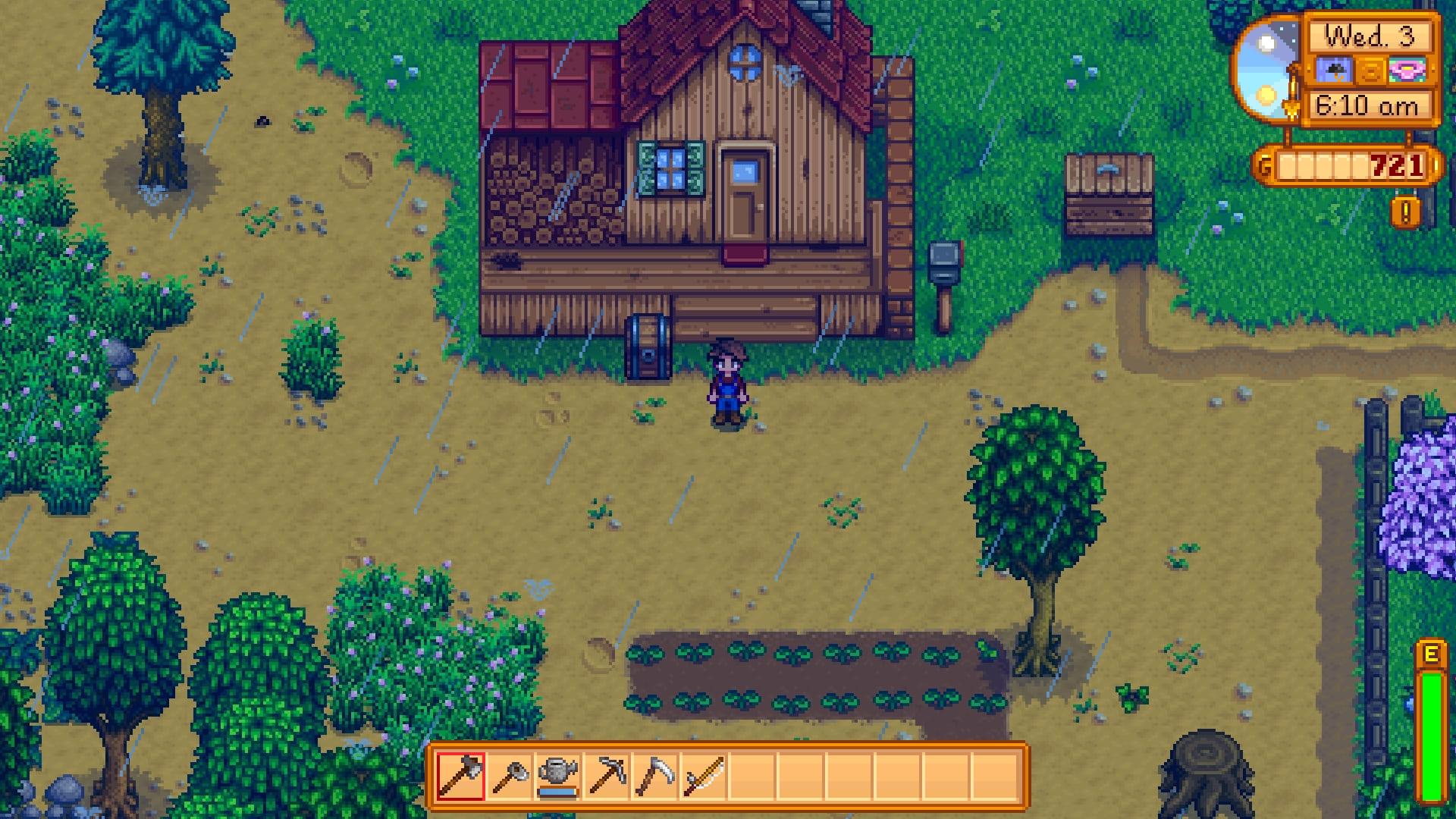Equip the hoe from the hotbar
Screen dimensions: 1456x819
click(x=510, y=776)
